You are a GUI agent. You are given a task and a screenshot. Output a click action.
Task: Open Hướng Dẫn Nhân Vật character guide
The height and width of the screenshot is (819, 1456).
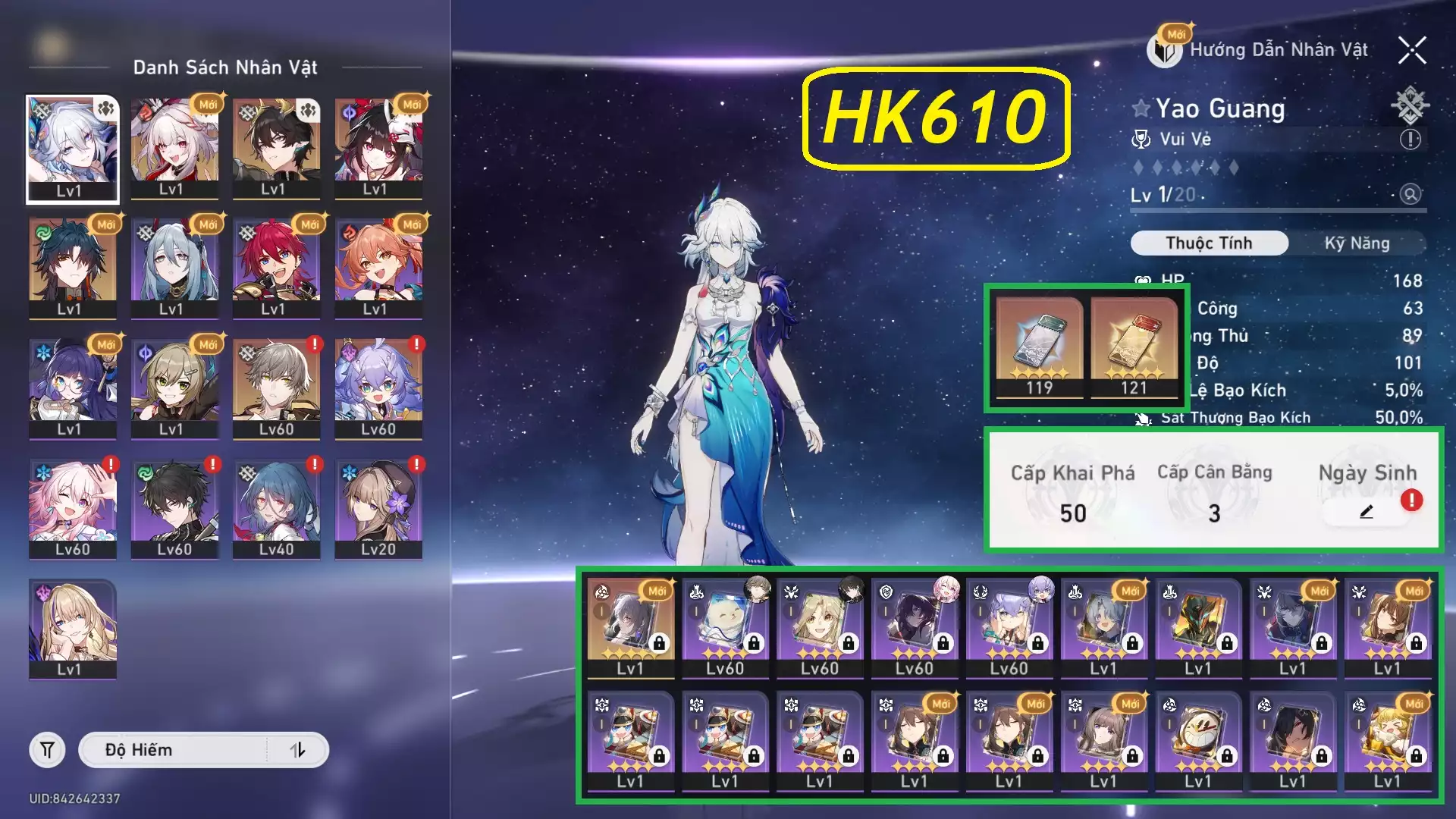coord(1262,50)
